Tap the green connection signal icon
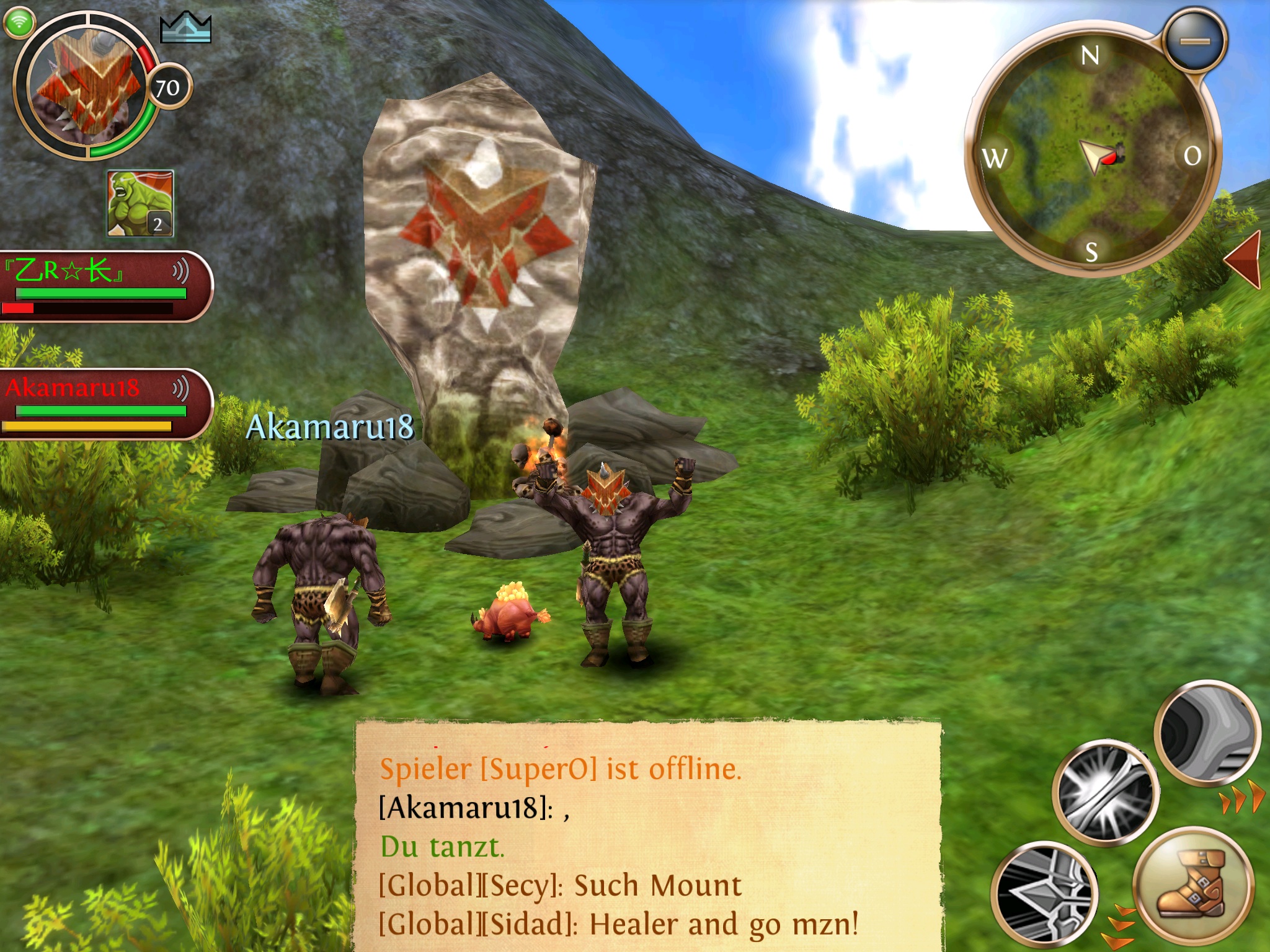The image size is (1270, 952). (x=19, y=22)
